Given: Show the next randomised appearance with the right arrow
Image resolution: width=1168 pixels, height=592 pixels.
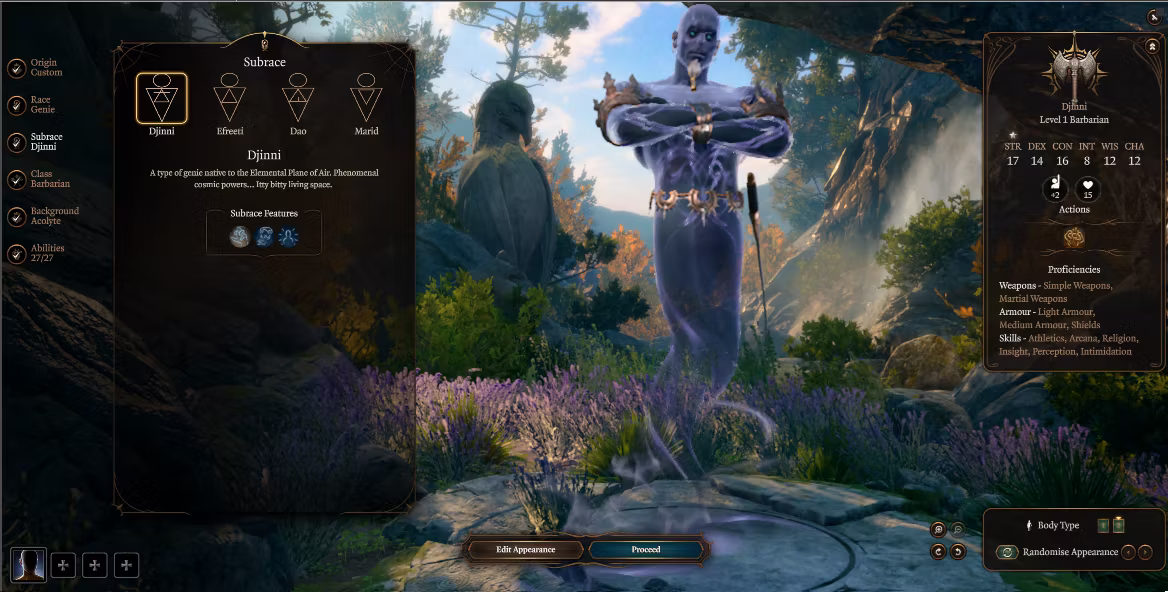Looking at the screenshot, I should (1145, 552).
